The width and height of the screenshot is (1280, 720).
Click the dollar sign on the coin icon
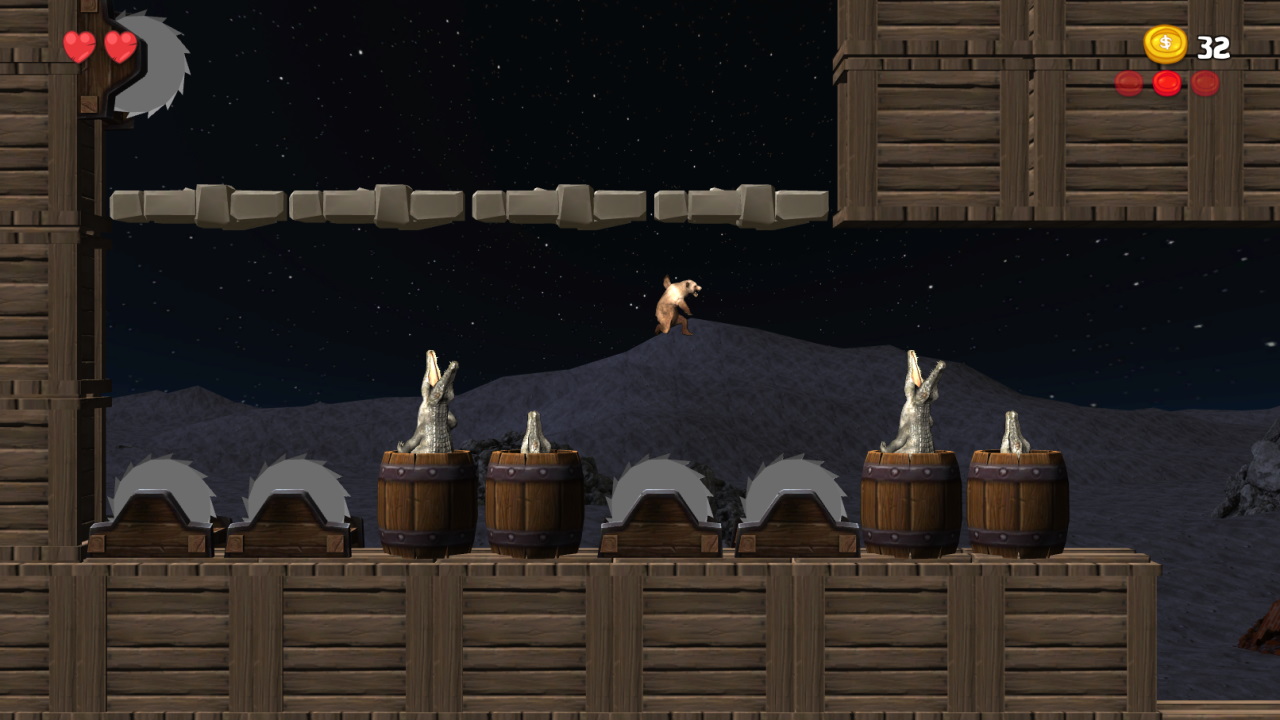pyautogui.click(x=1163, y=44)
